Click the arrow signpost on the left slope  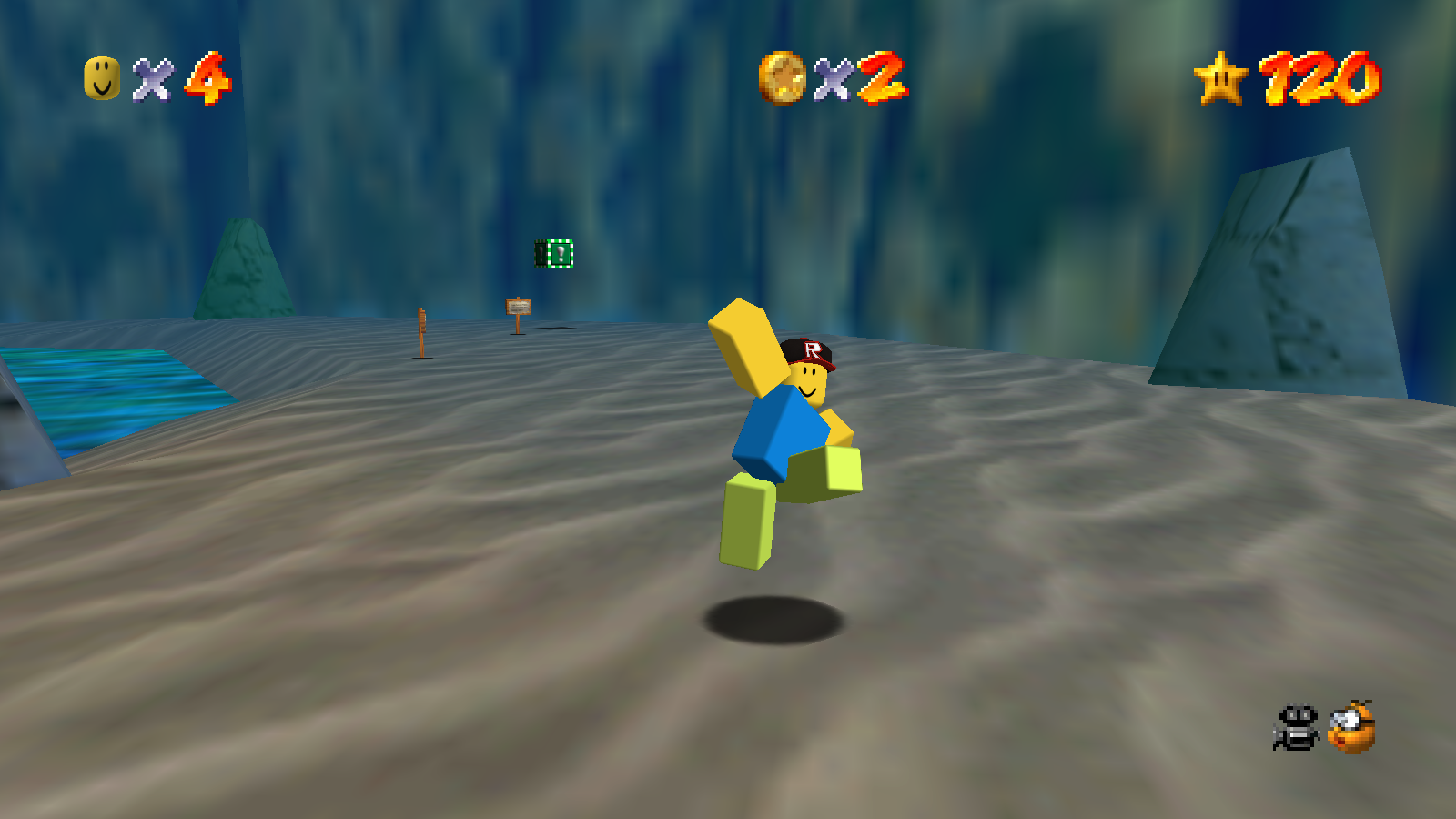pos(423,318)
